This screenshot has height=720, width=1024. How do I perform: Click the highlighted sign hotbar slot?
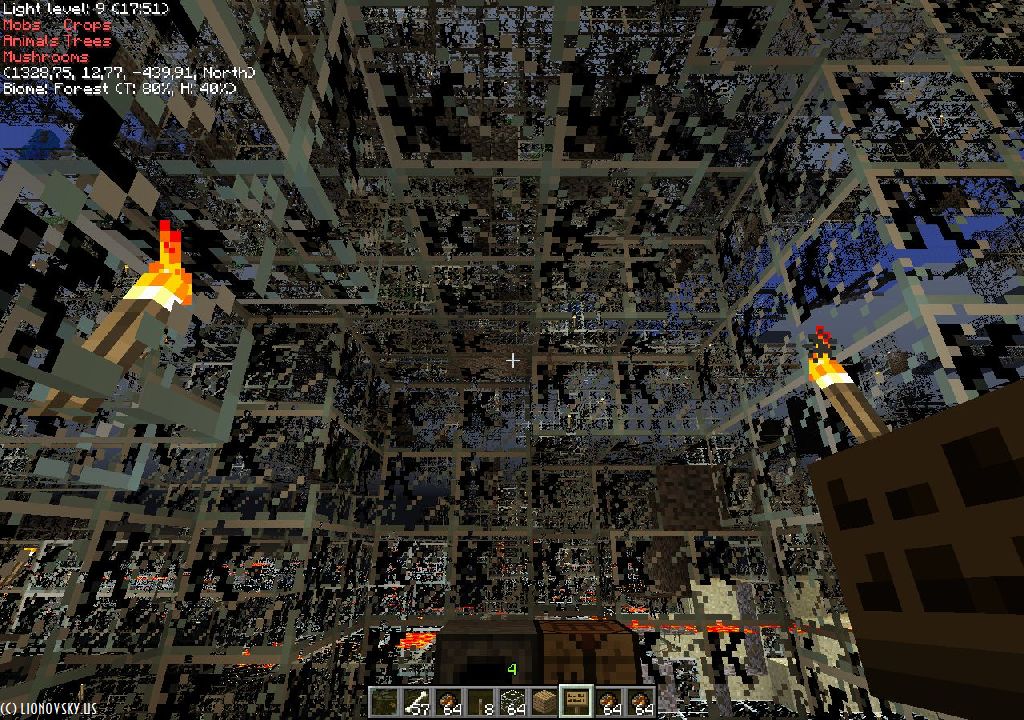click(x=575, y=701)
